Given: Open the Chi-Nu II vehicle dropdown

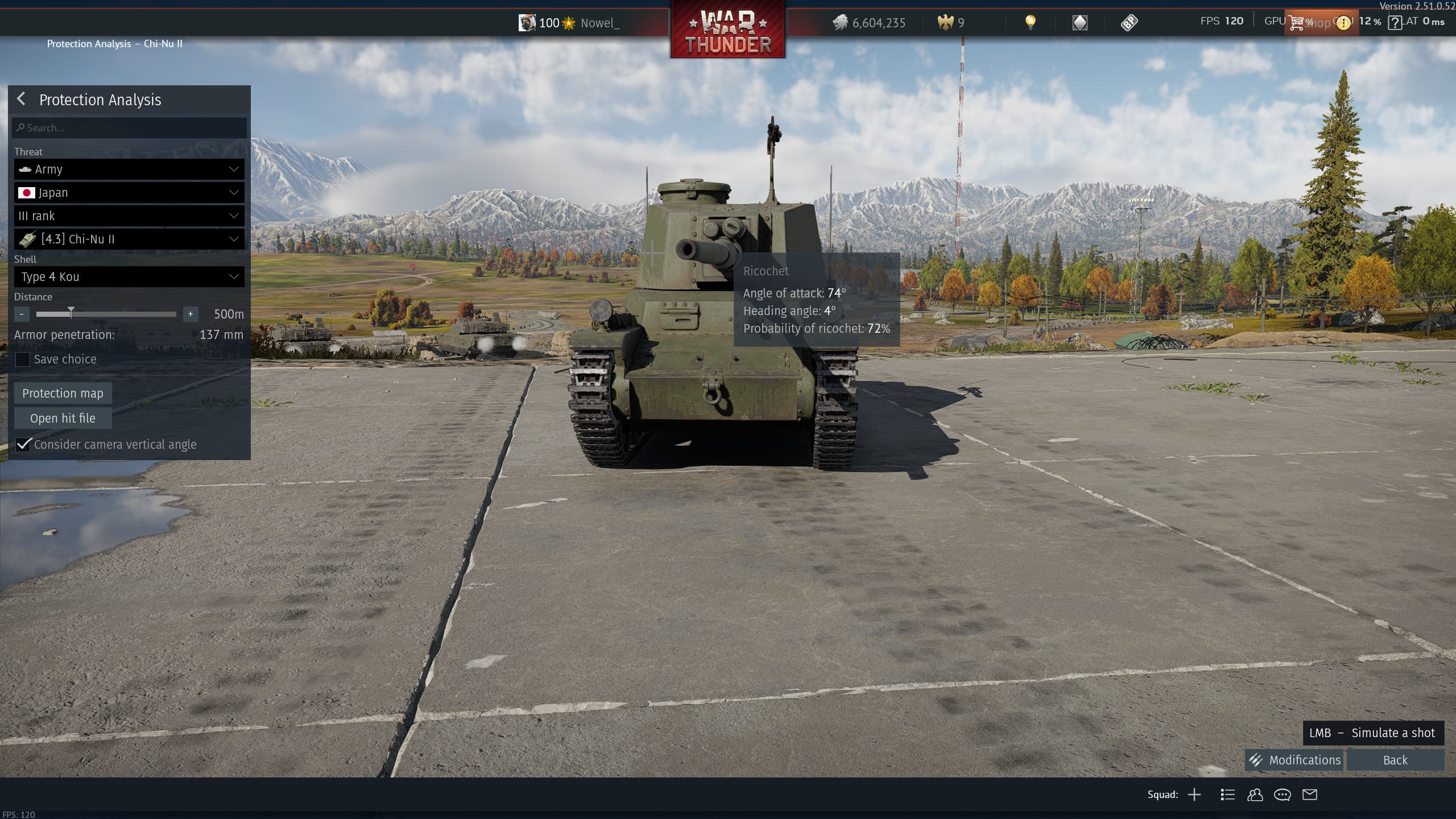Looking at the screenshot, I should coord(129,239).
